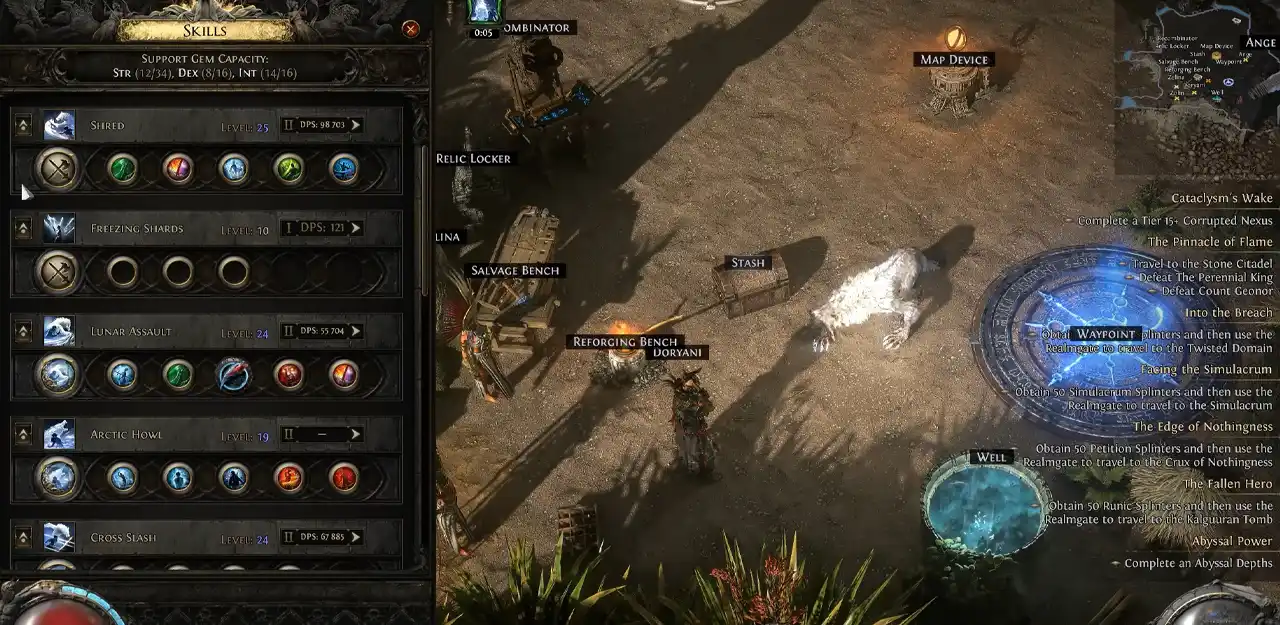Click the Lunar Assault level-up arrow button
This screenshot has width=1280, height=625.
[23, 331]
